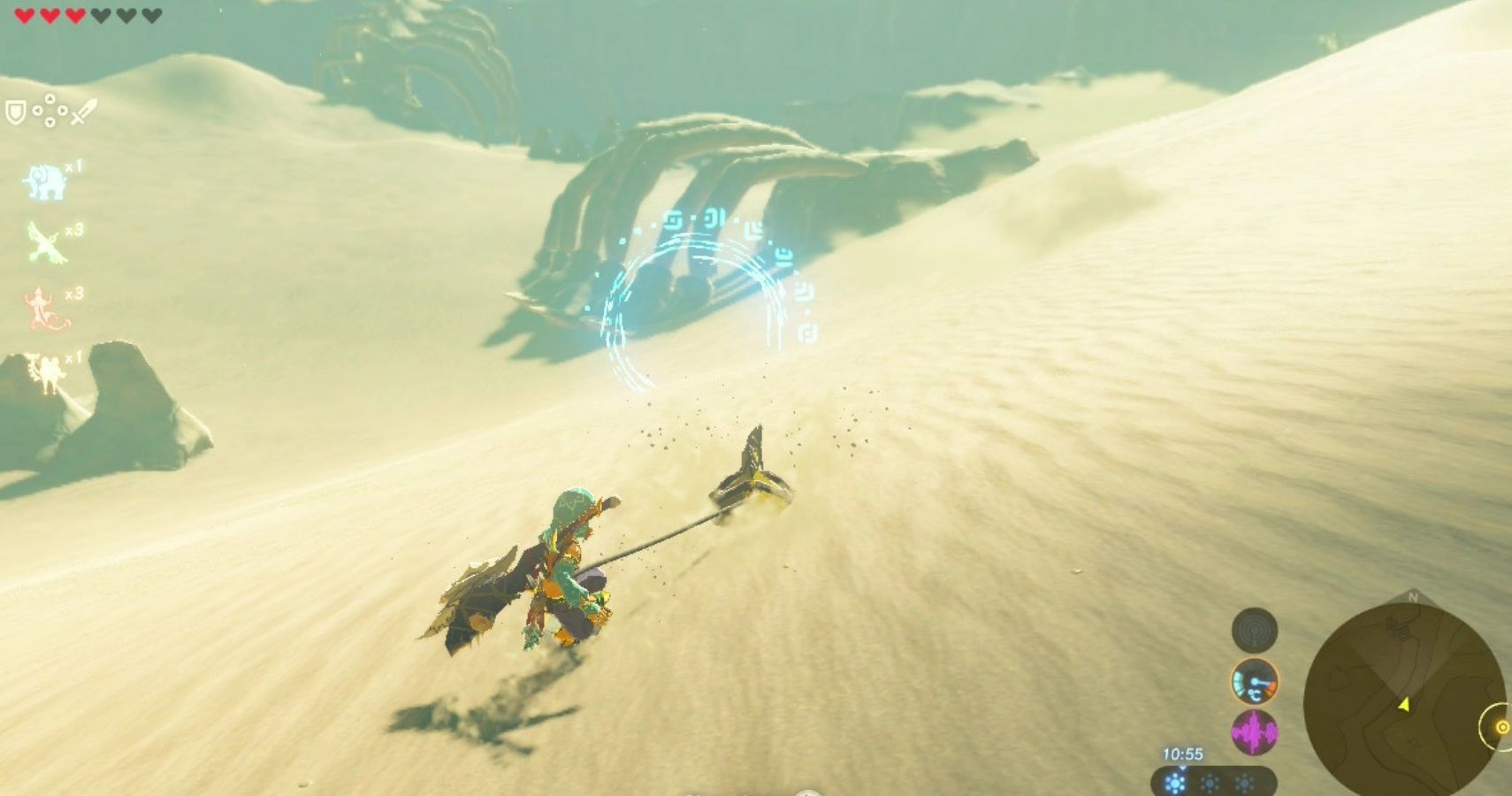Click the last filled heart in the health row
Image resolution: width=1512 pixels, height=796 pixels.
(x=76, y=14)
